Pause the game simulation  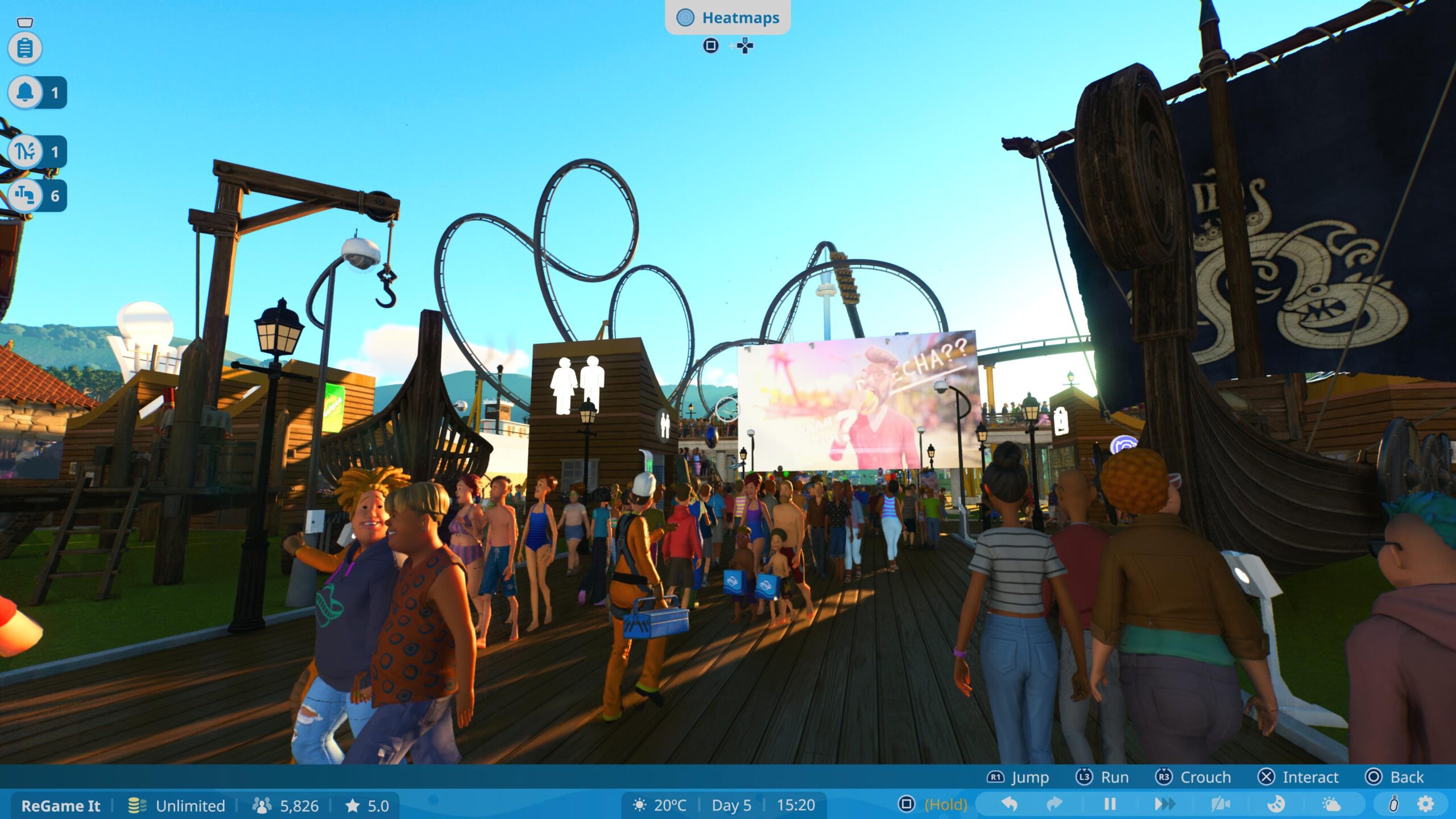[1111, 805]
